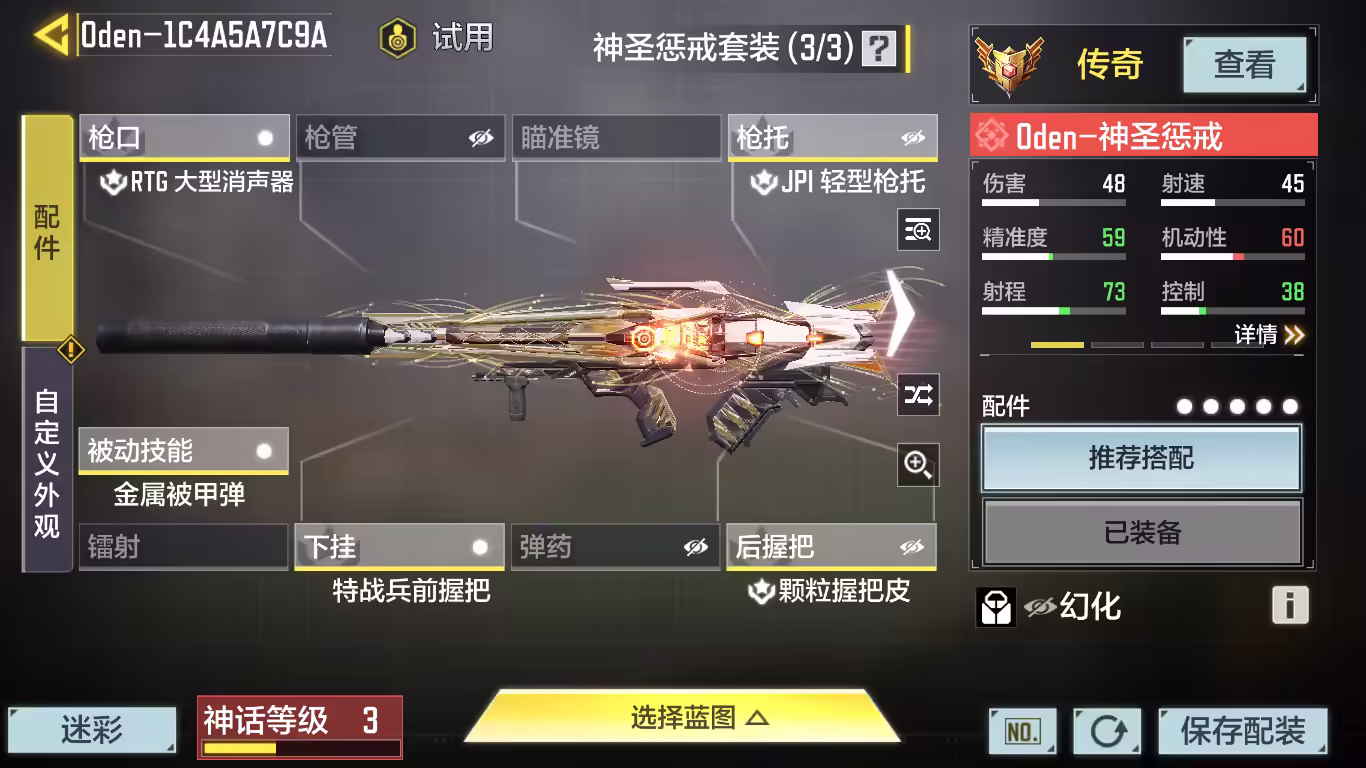Viewport: 1366px width, 768px height.
Task: Select the 后握把 rear grip slot
Action: click(831, 547)
